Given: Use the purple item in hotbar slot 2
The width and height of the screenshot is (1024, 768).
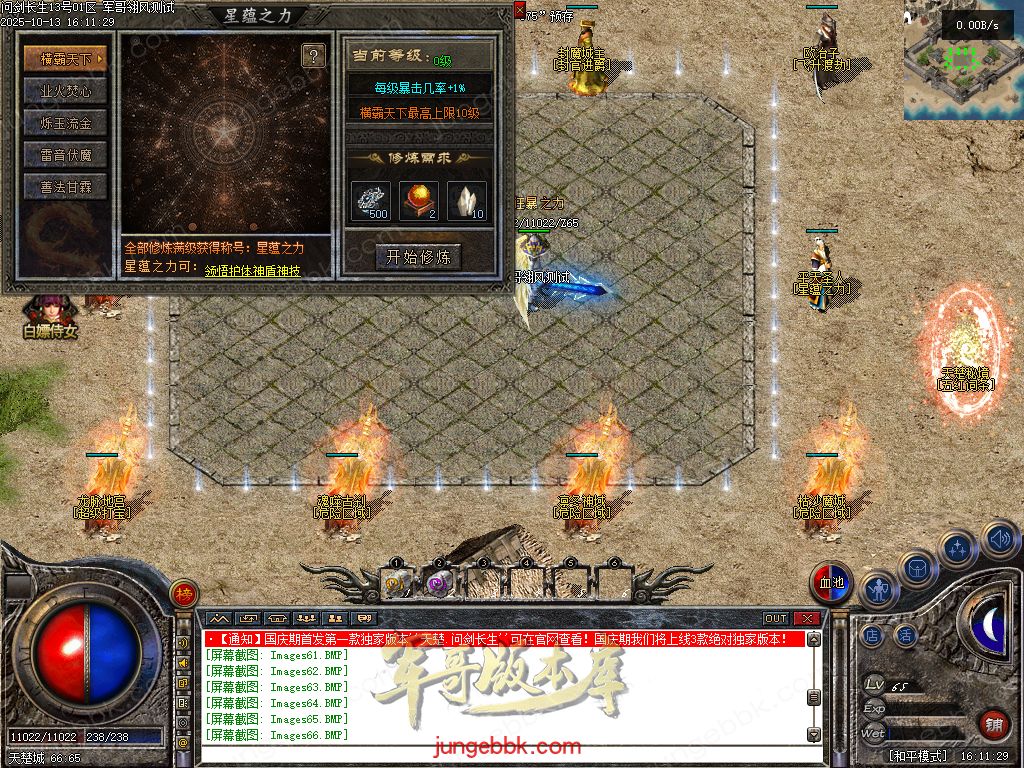Looking at the screenshot, I should pos(438,582).
